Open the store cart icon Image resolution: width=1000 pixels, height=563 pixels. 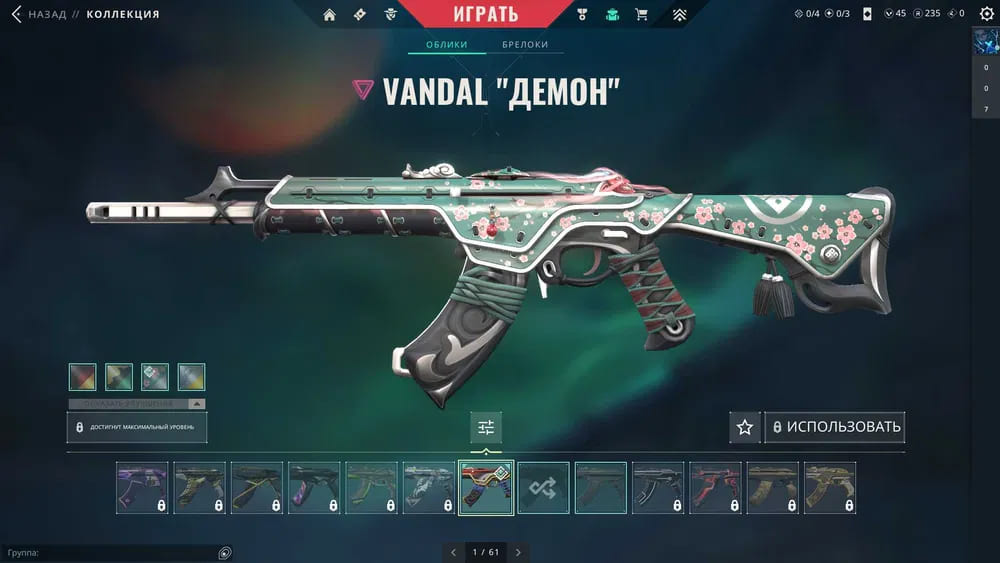coord(641,15)
